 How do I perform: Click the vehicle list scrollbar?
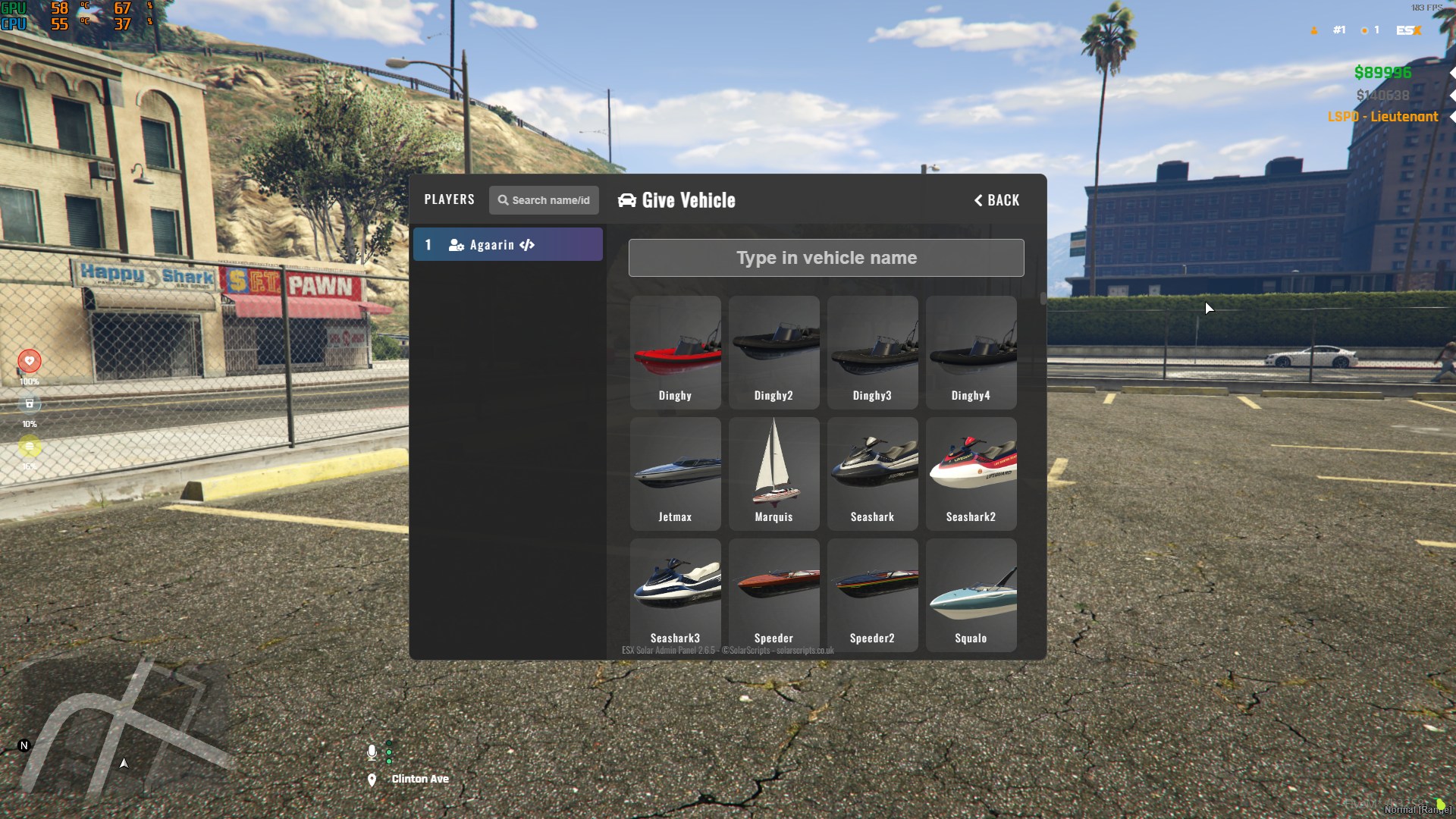(x=1043, y=299)
